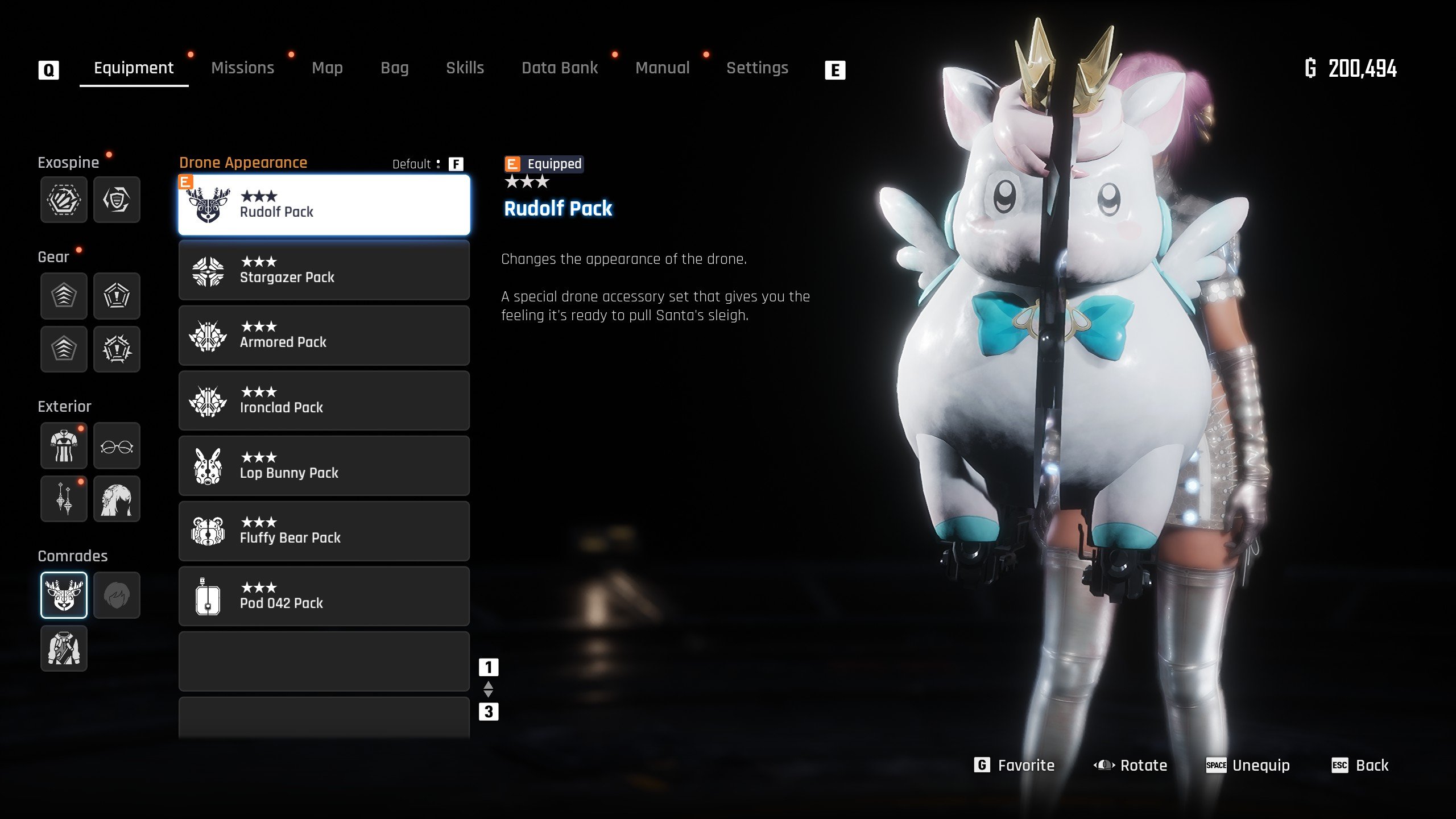Pick the Ironclad Pack entry
The width and height of the screenshot is (1456, 819).
point(324,401)
